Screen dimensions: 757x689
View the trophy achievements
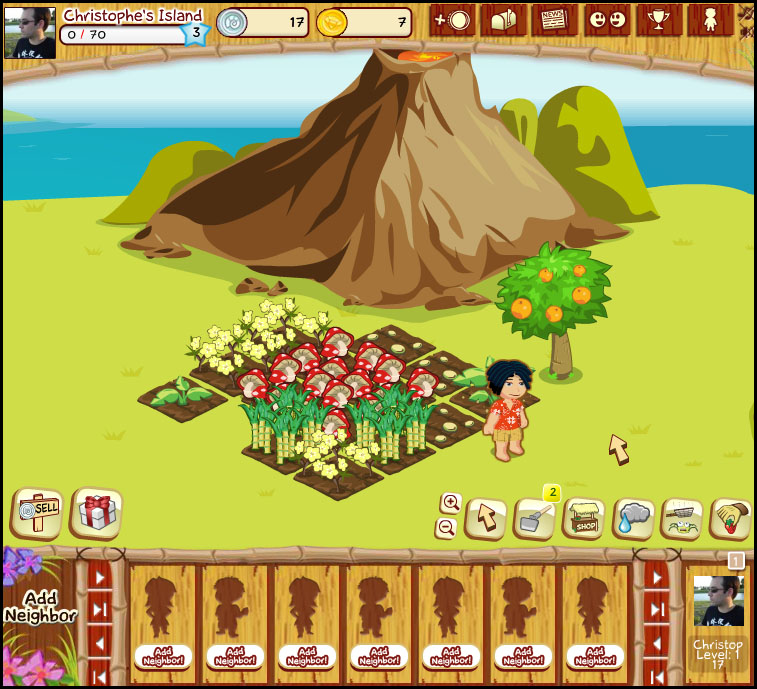(659, 21)
